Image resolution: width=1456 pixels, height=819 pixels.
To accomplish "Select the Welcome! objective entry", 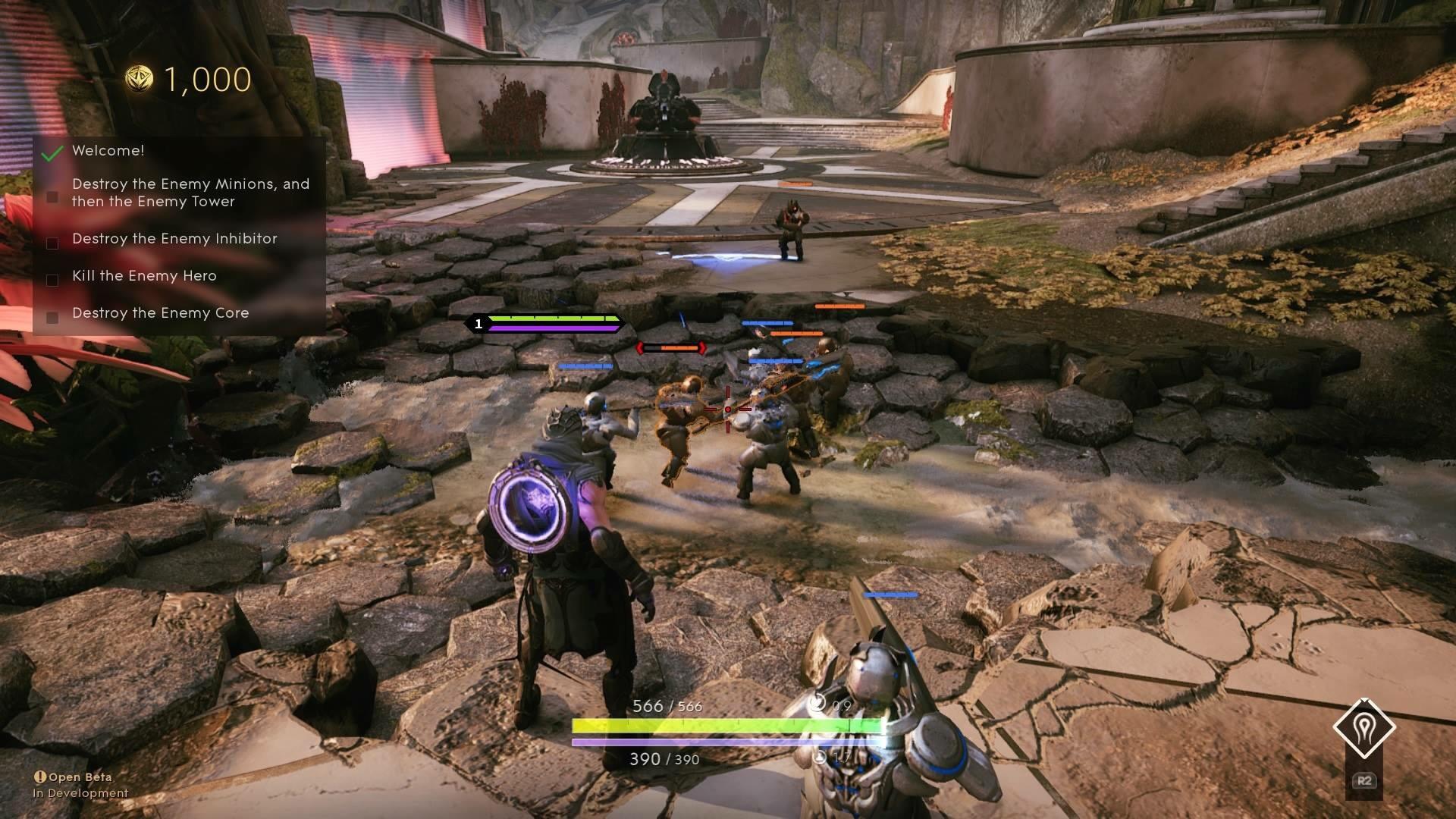I will pyautogui.click(x=108, y=151).
